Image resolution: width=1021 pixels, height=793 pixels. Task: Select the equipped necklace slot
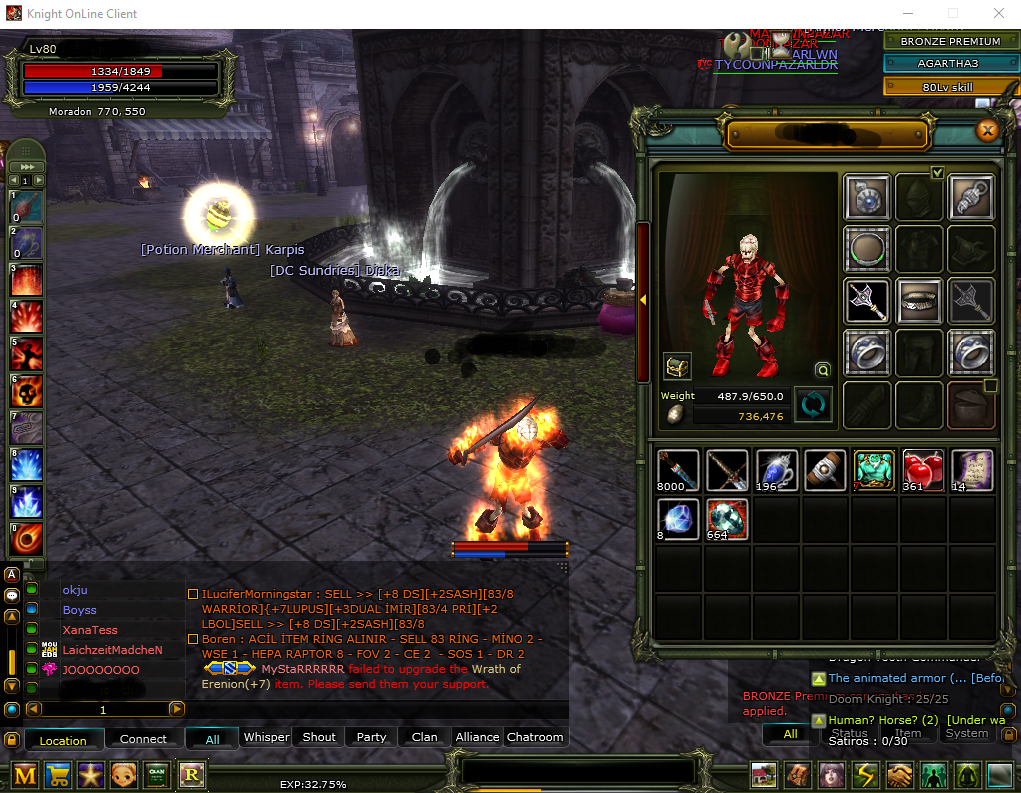pos(868,197)
